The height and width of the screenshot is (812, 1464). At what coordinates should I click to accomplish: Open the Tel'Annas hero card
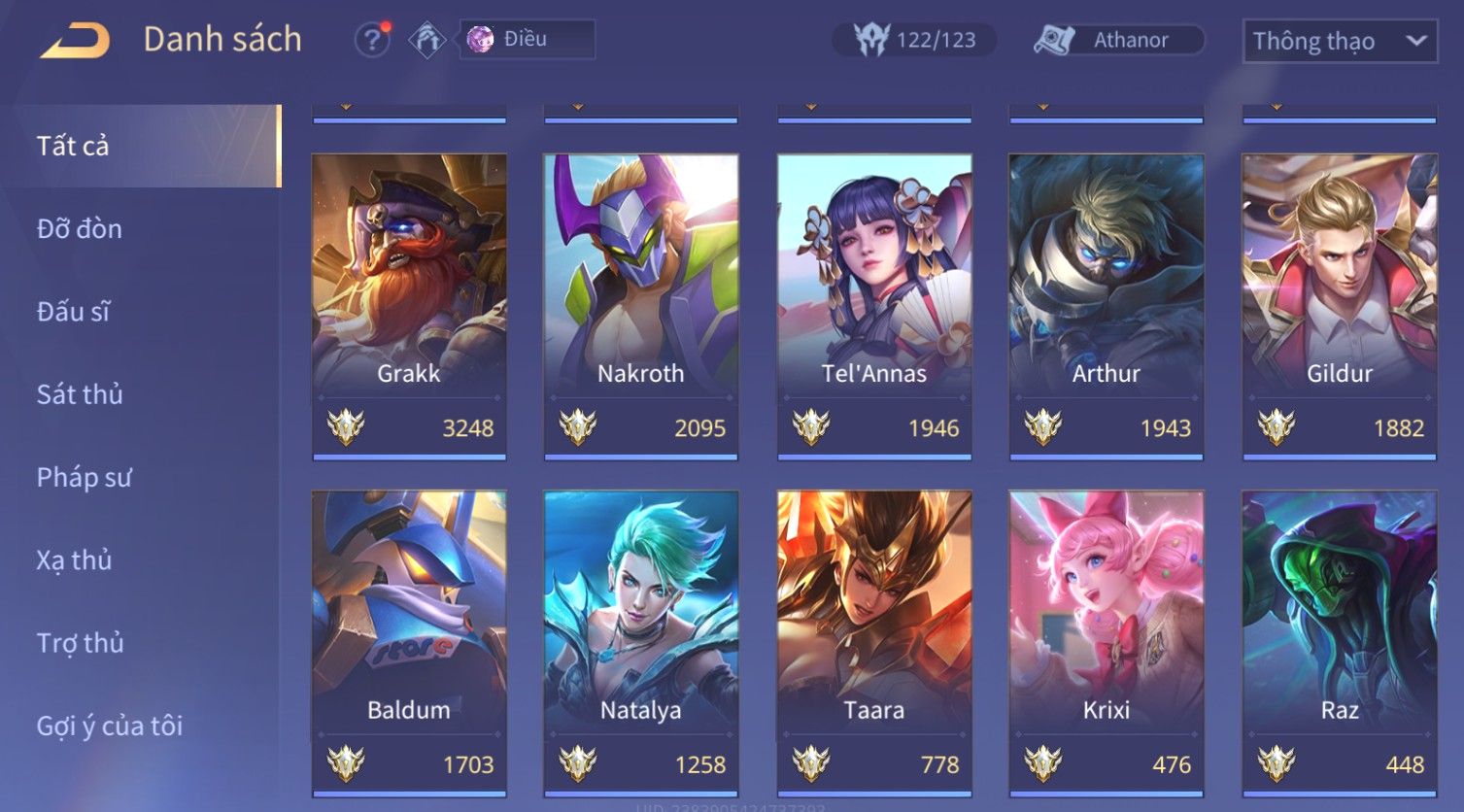coord(874,305)
